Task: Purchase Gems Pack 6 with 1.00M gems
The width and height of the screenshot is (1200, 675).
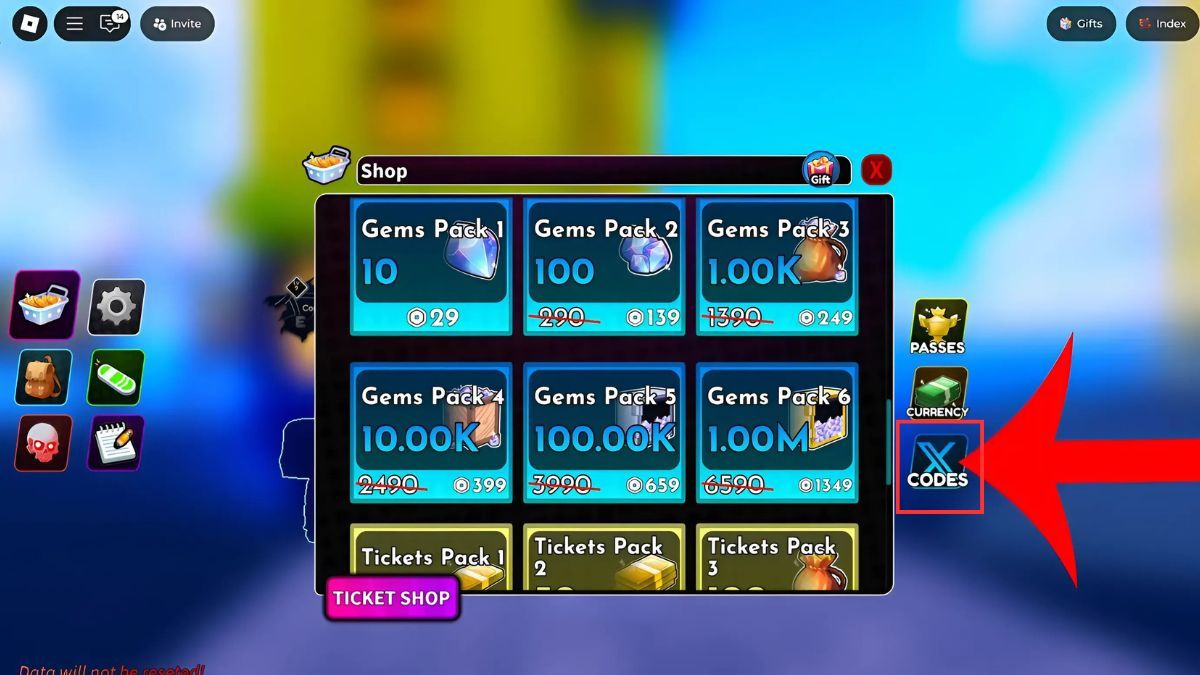Action: click(778, 432)
